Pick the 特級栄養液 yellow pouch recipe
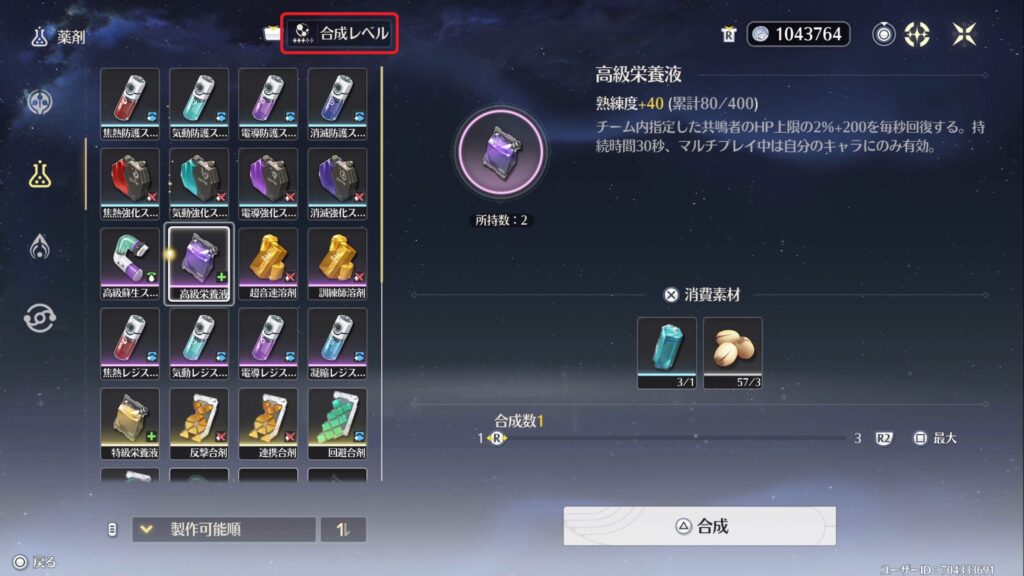This screenshot has width=1024, height=576. [130, 423]
